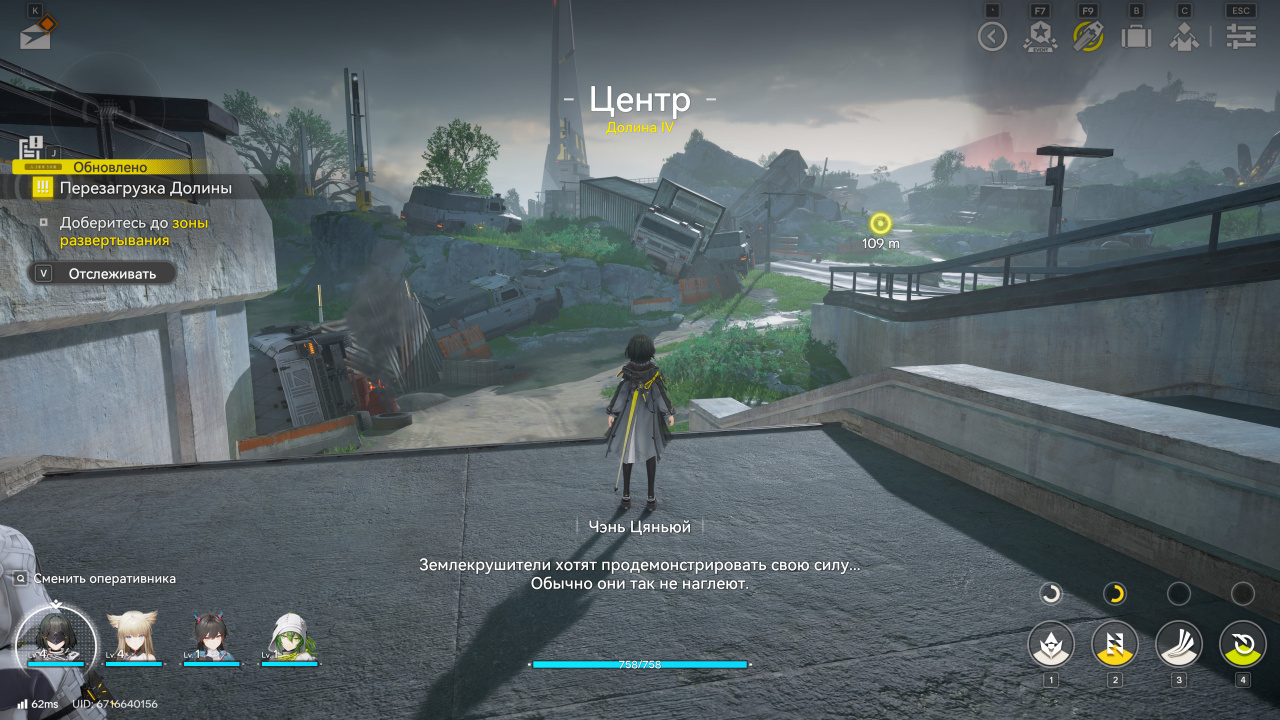Collapse the top menu with the arrow button
Screen dimensions: 1280x720
tap(992, 37)
